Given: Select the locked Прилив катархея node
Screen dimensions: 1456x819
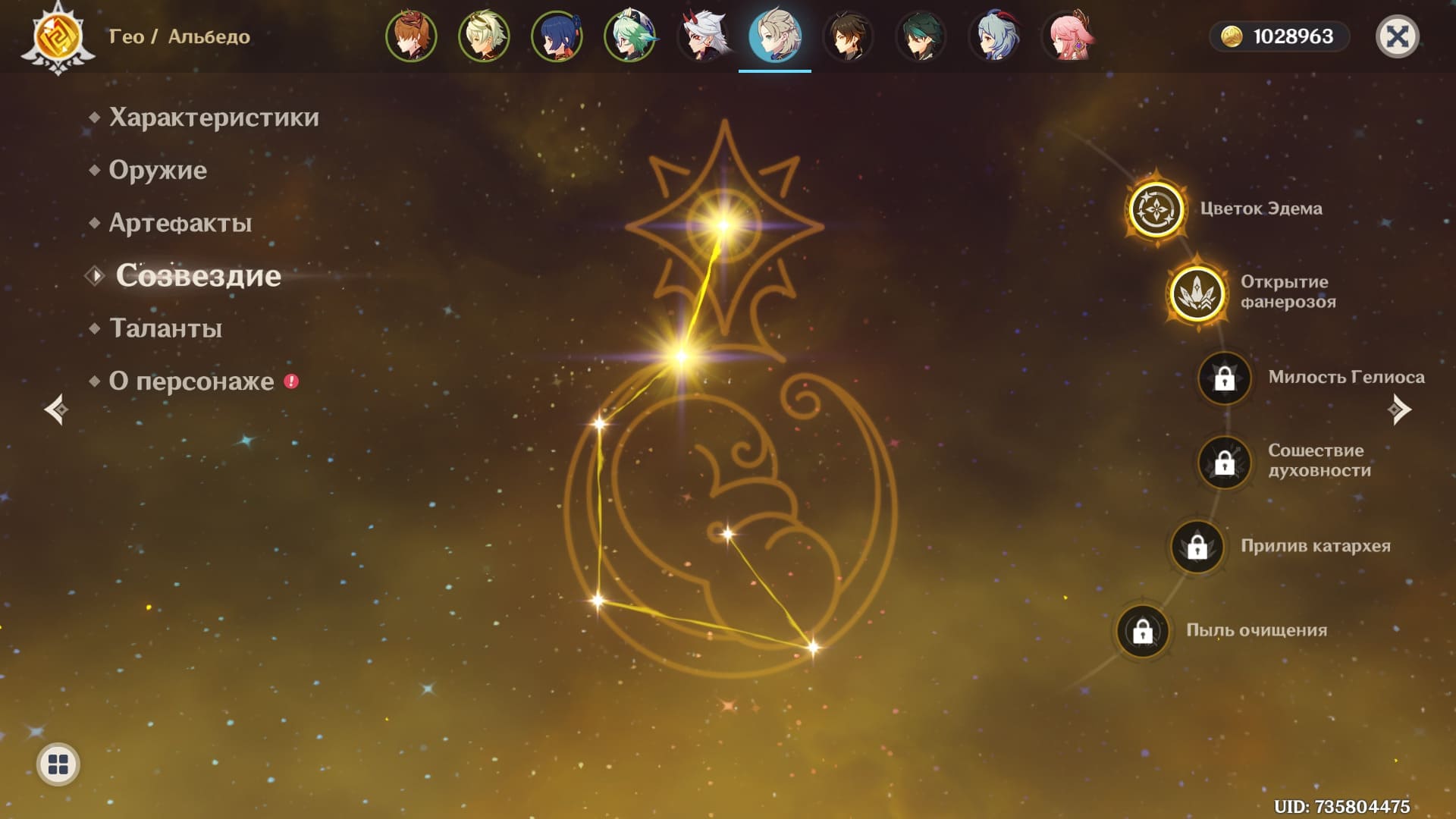Looking at the screenshot, I should [1197, 546].
